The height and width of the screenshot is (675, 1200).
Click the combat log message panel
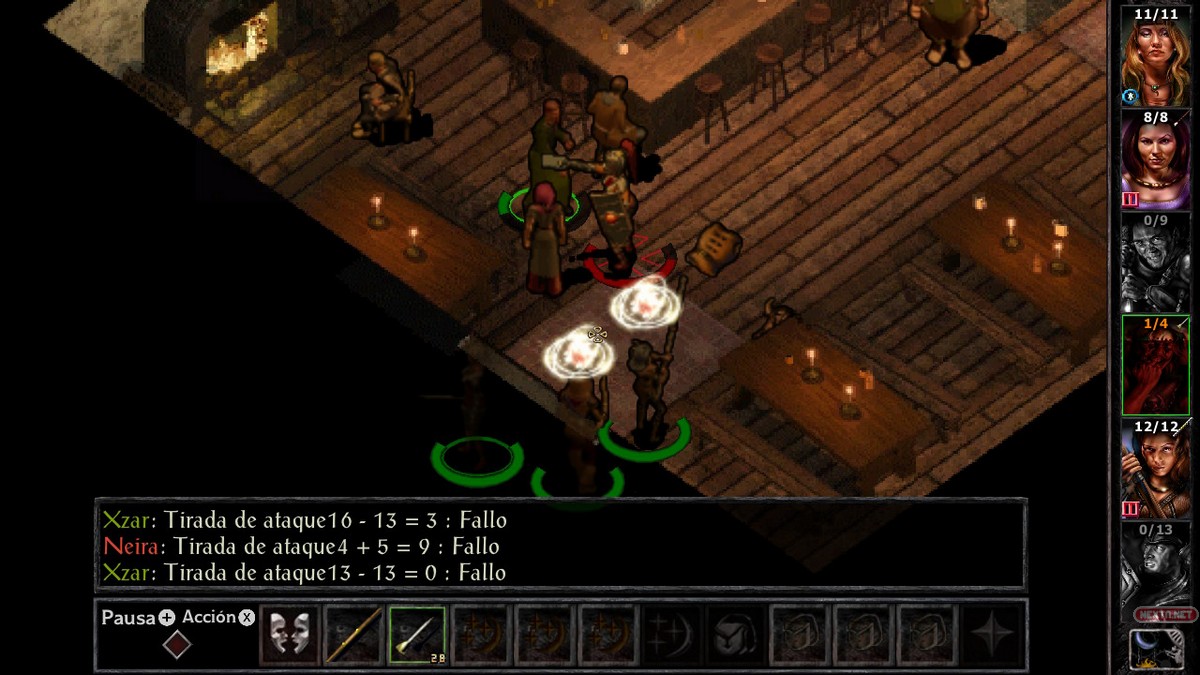560,546
